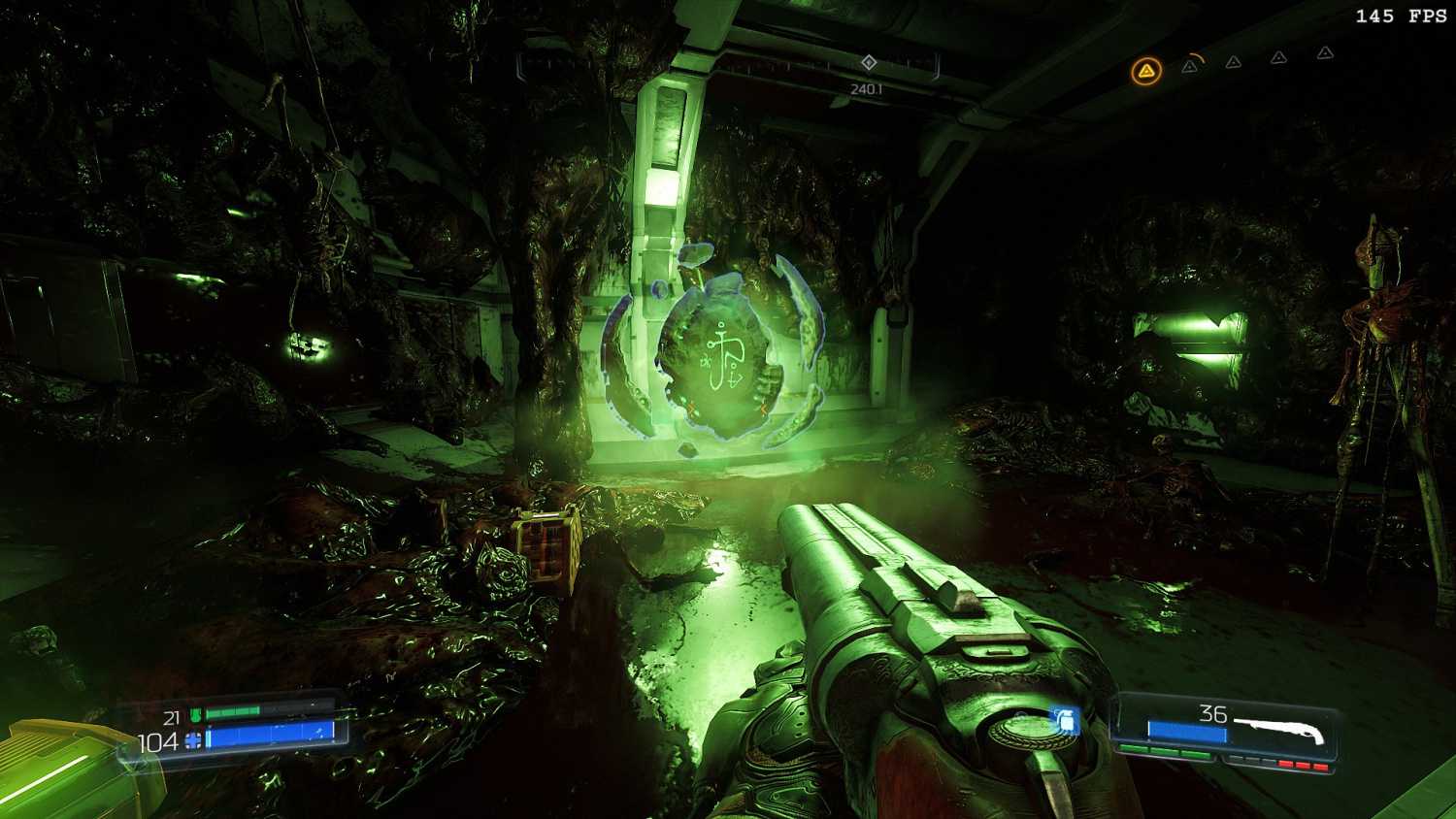Click the white shotgun weapon icon
The height and width of the screenshot is (819, 1456).
1281,731
